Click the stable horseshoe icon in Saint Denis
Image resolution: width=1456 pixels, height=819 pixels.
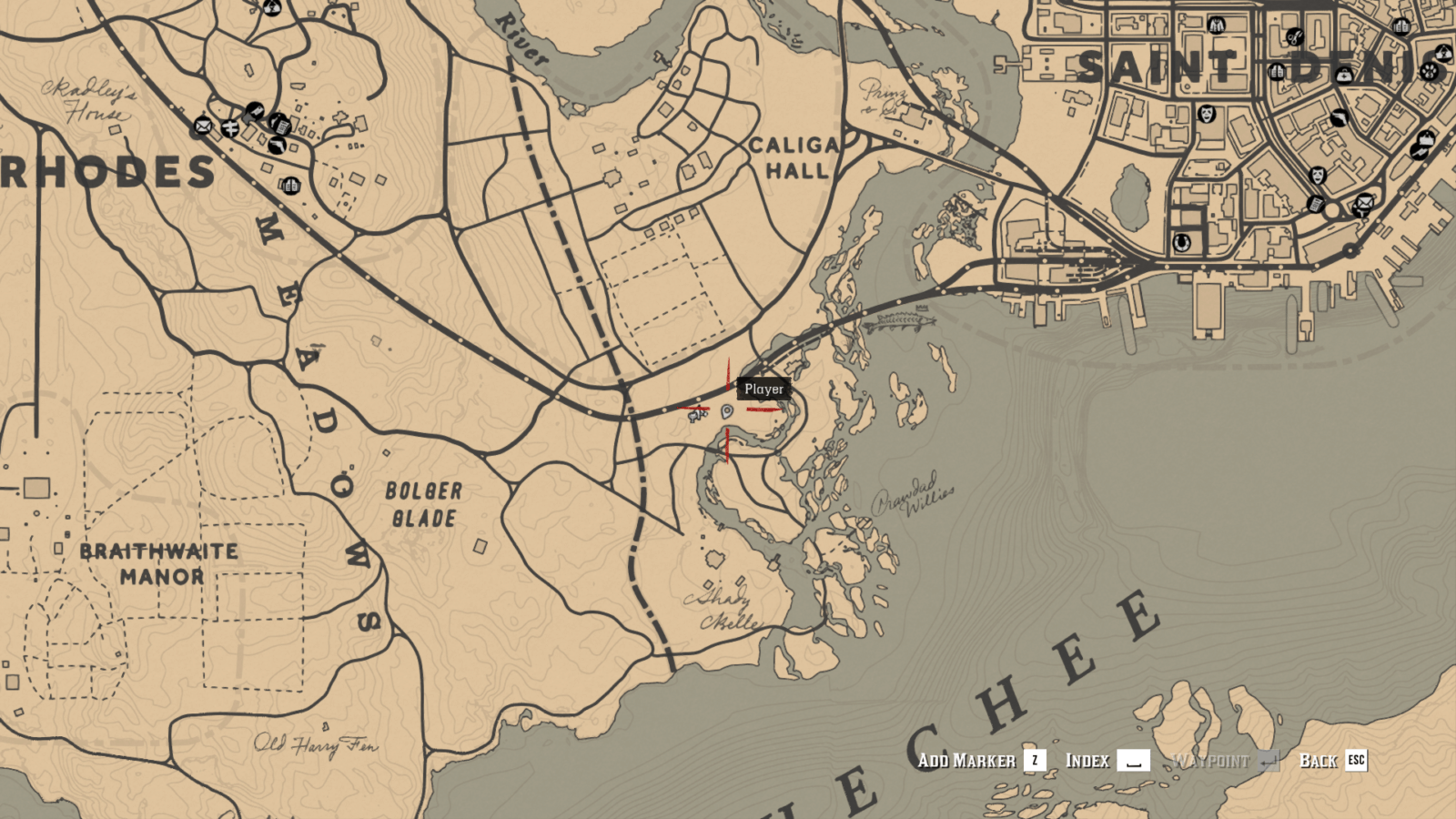[1180, 241]
